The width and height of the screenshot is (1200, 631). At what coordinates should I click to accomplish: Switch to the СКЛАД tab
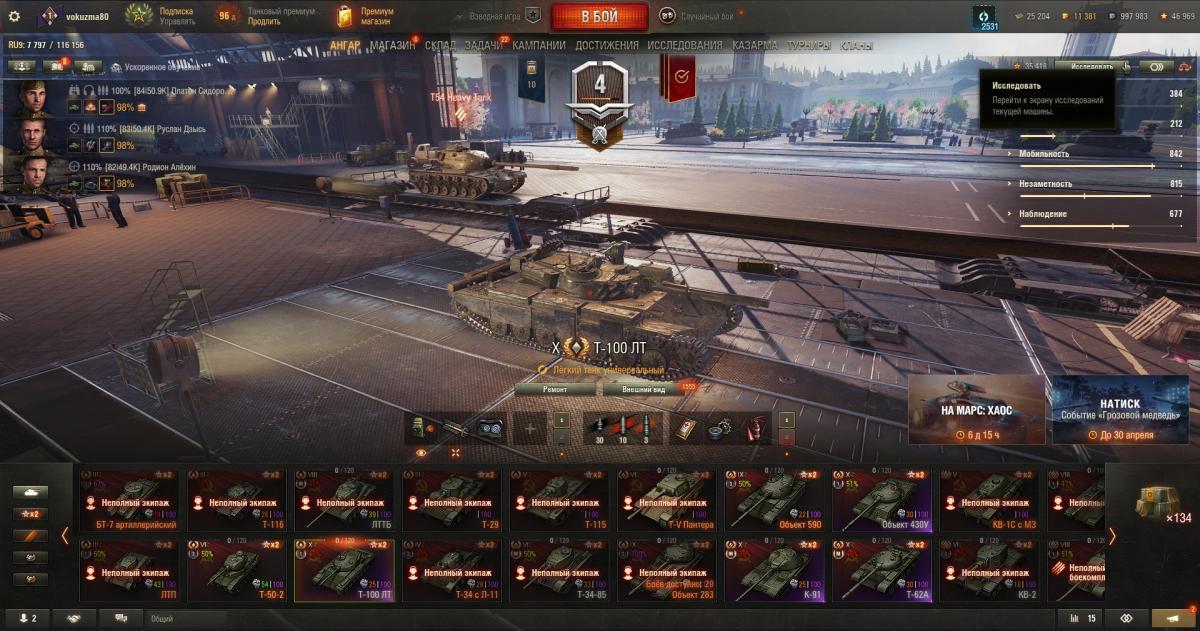click(440, 45)
